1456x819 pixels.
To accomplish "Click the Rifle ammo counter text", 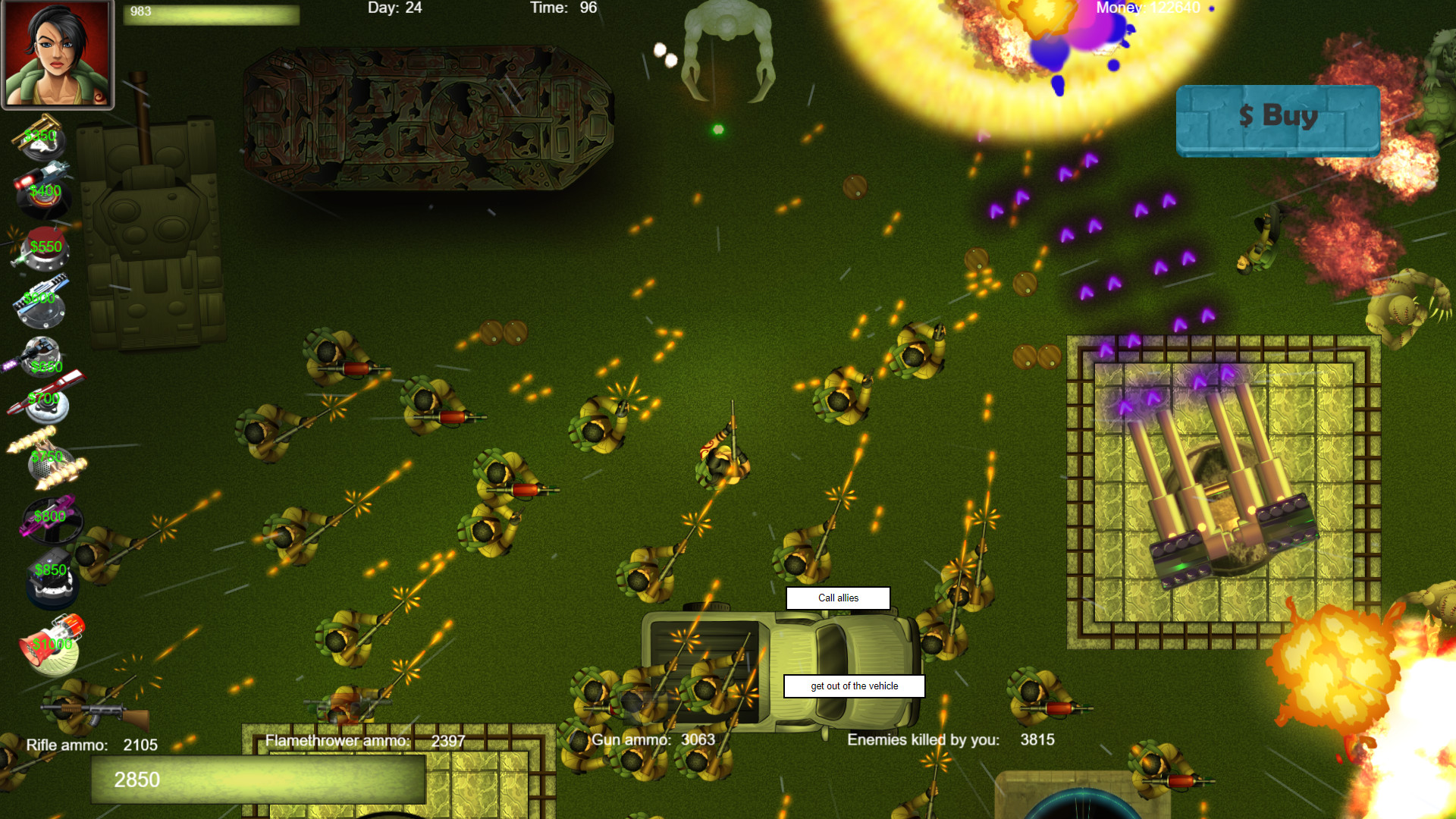I will pos(91,745).
